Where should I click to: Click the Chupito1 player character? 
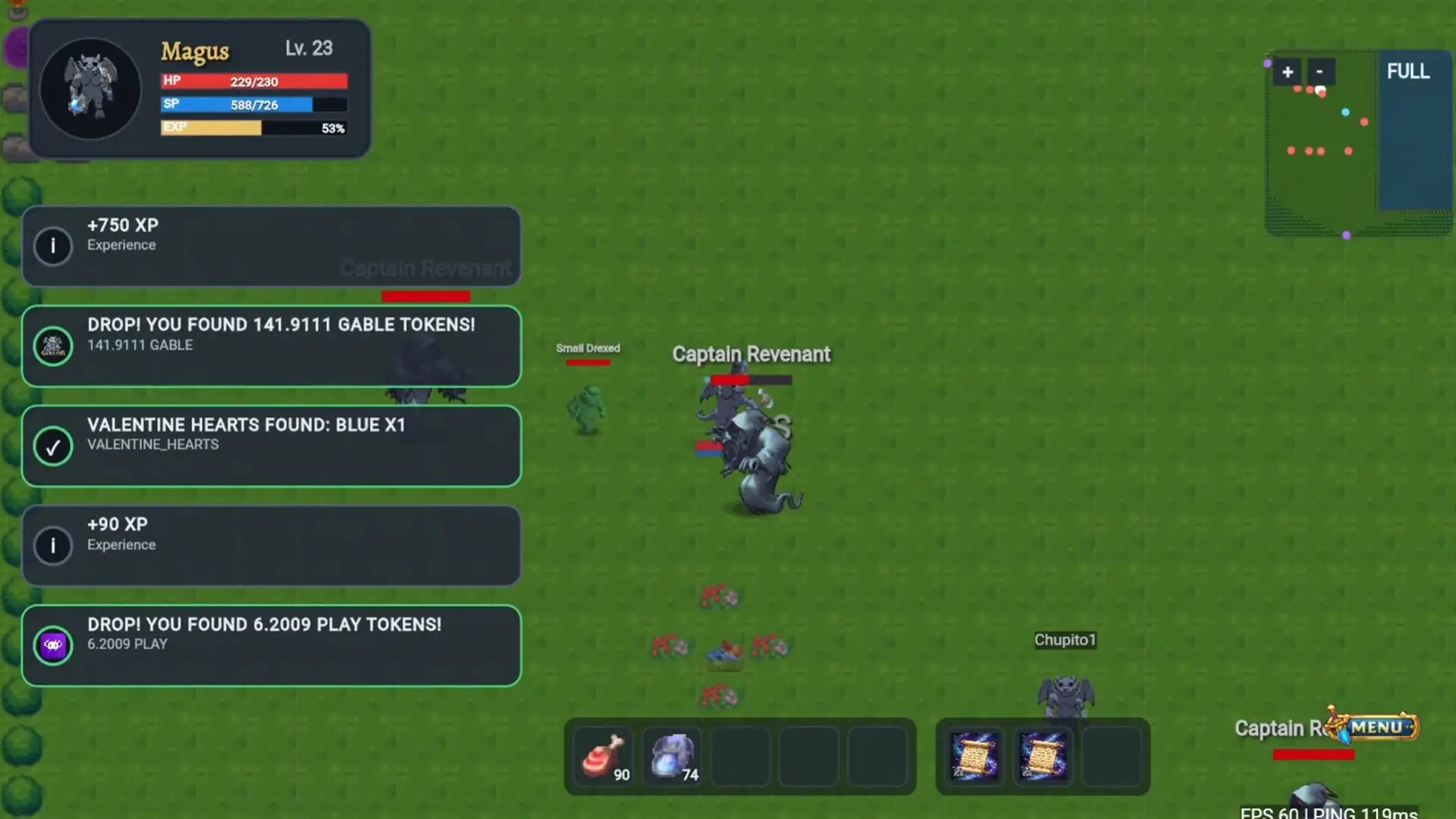(1065, 694)
